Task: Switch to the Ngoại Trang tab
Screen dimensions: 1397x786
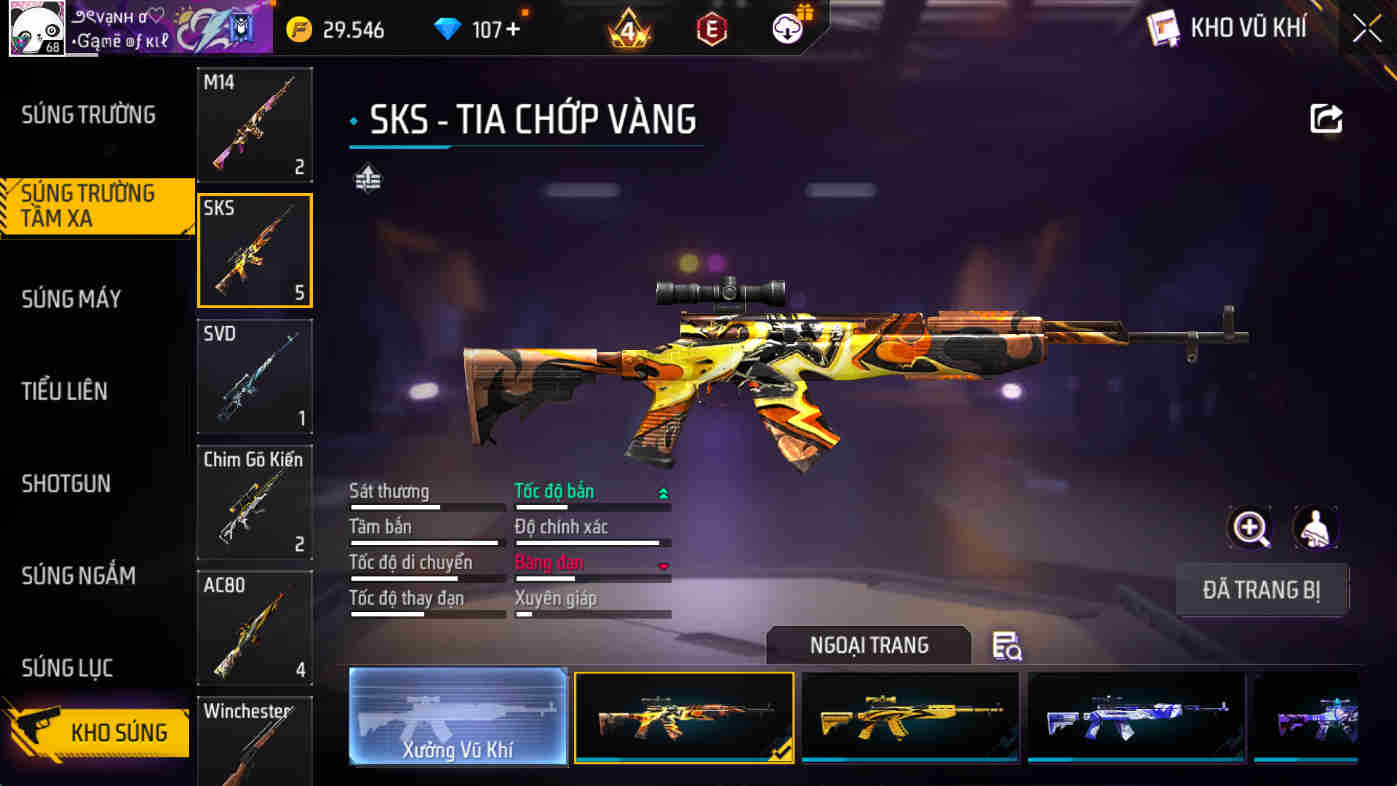Action: pyautogui.click(x=868, y=645)
